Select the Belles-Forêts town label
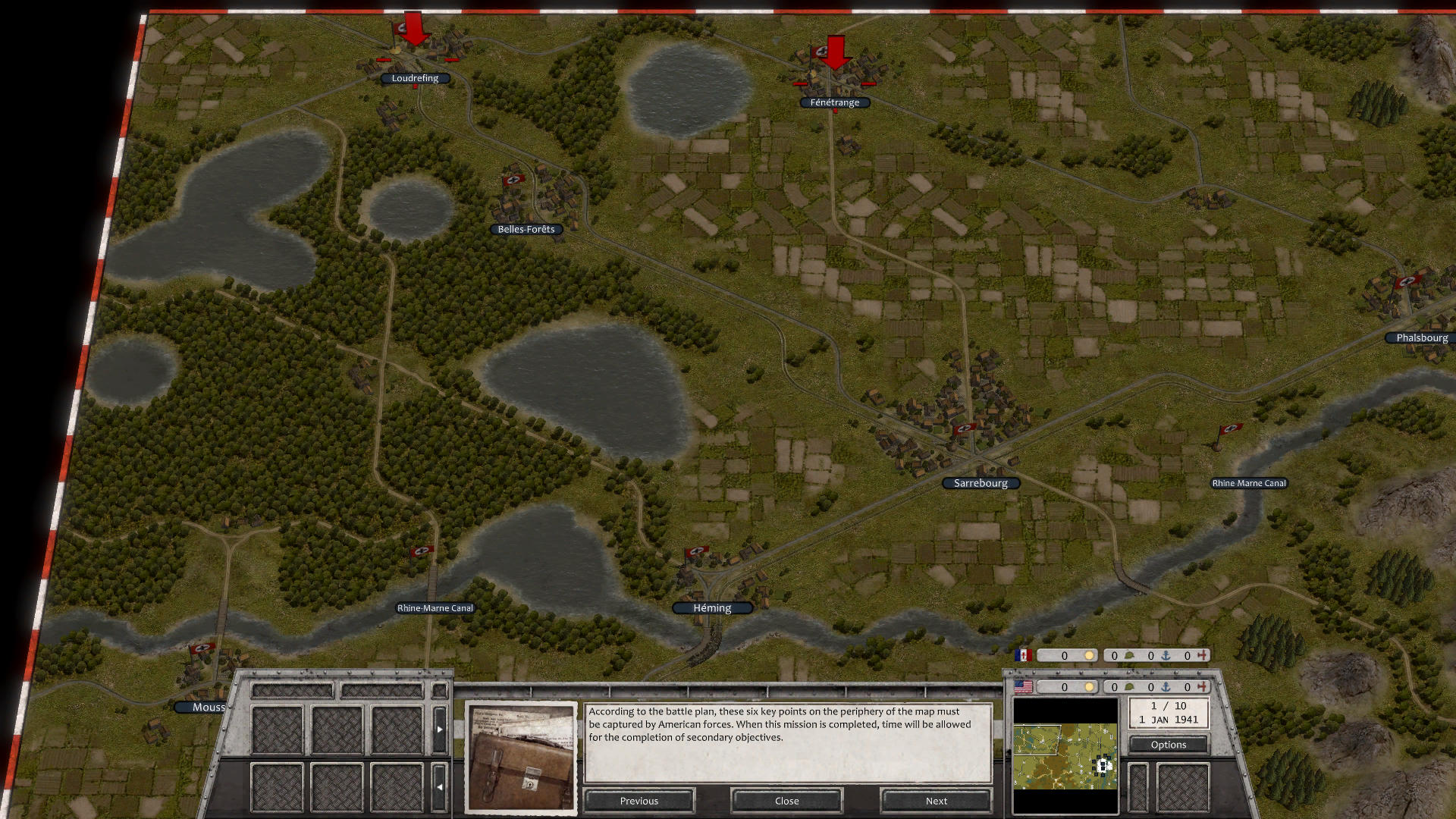 pos(526,229)
